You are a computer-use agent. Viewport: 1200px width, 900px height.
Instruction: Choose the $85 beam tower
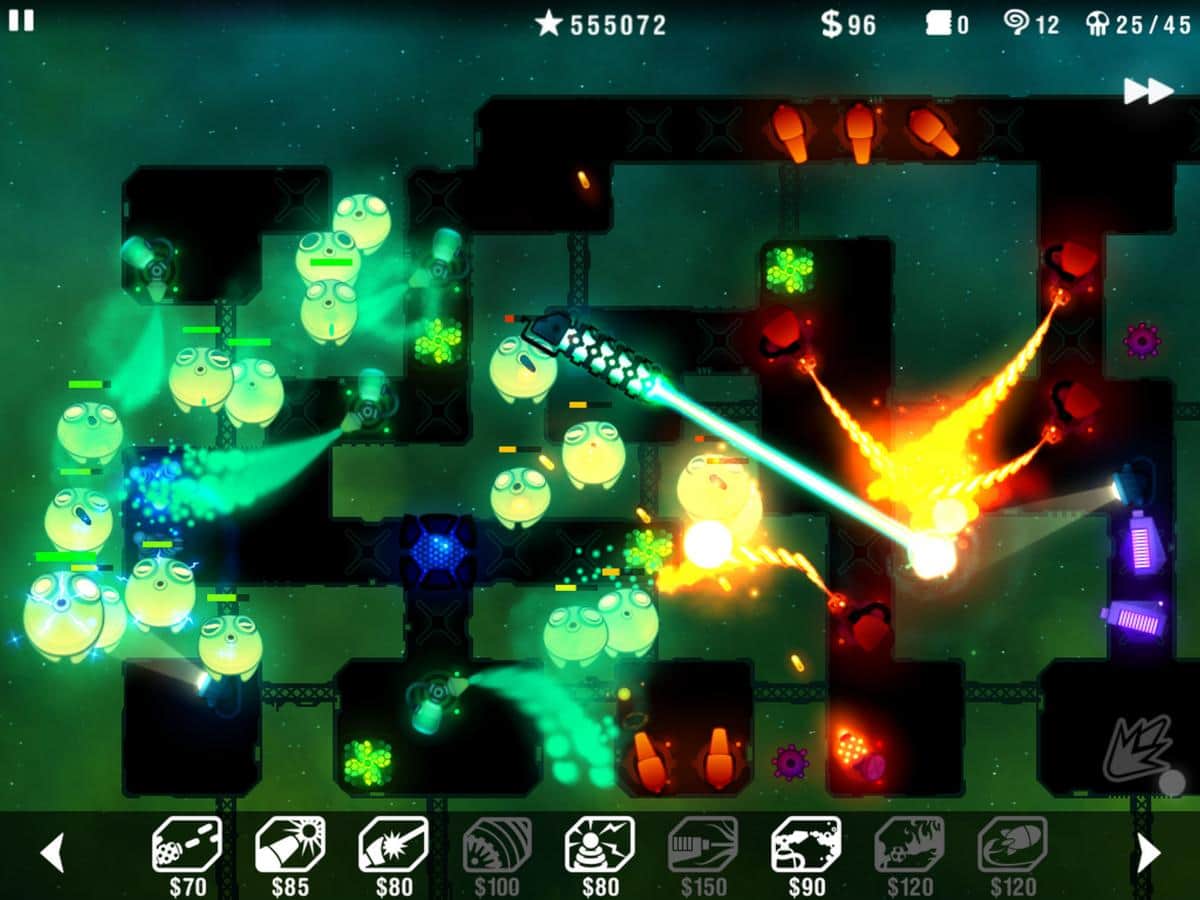[290, 846]
